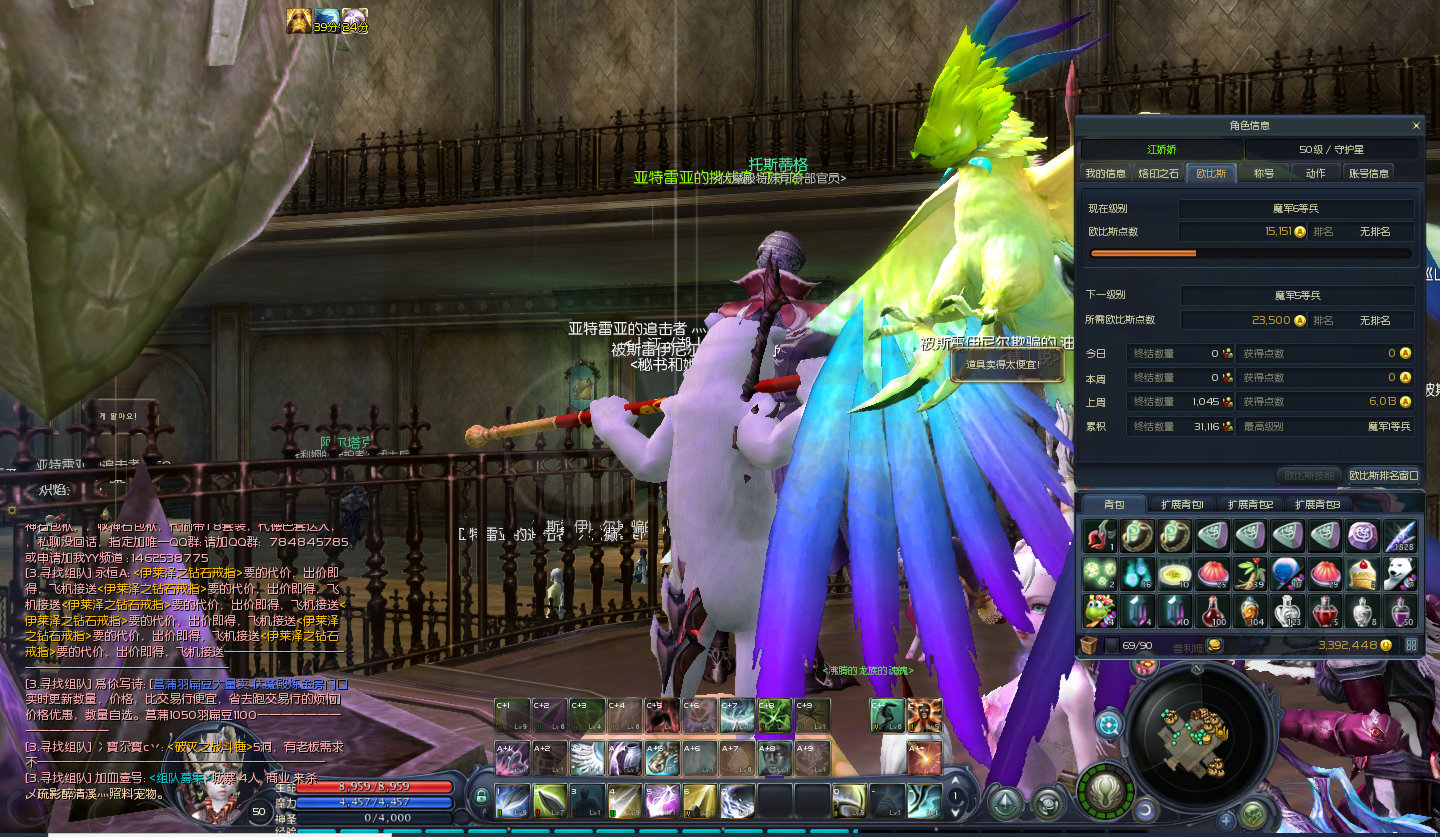
Task: Open the 烙印之石 tab
Action: coord(1158,173)
